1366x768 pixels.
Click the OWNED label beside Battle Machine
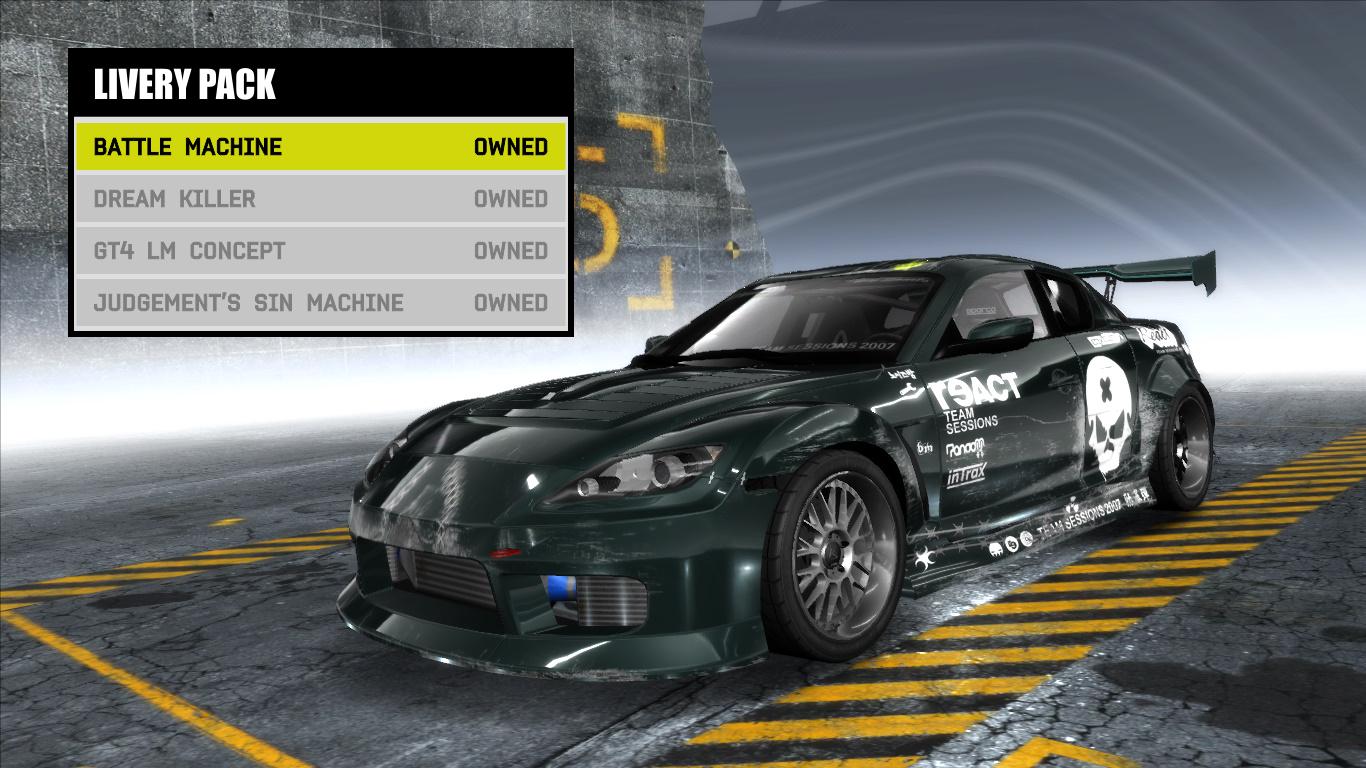[x=512, y=146]
